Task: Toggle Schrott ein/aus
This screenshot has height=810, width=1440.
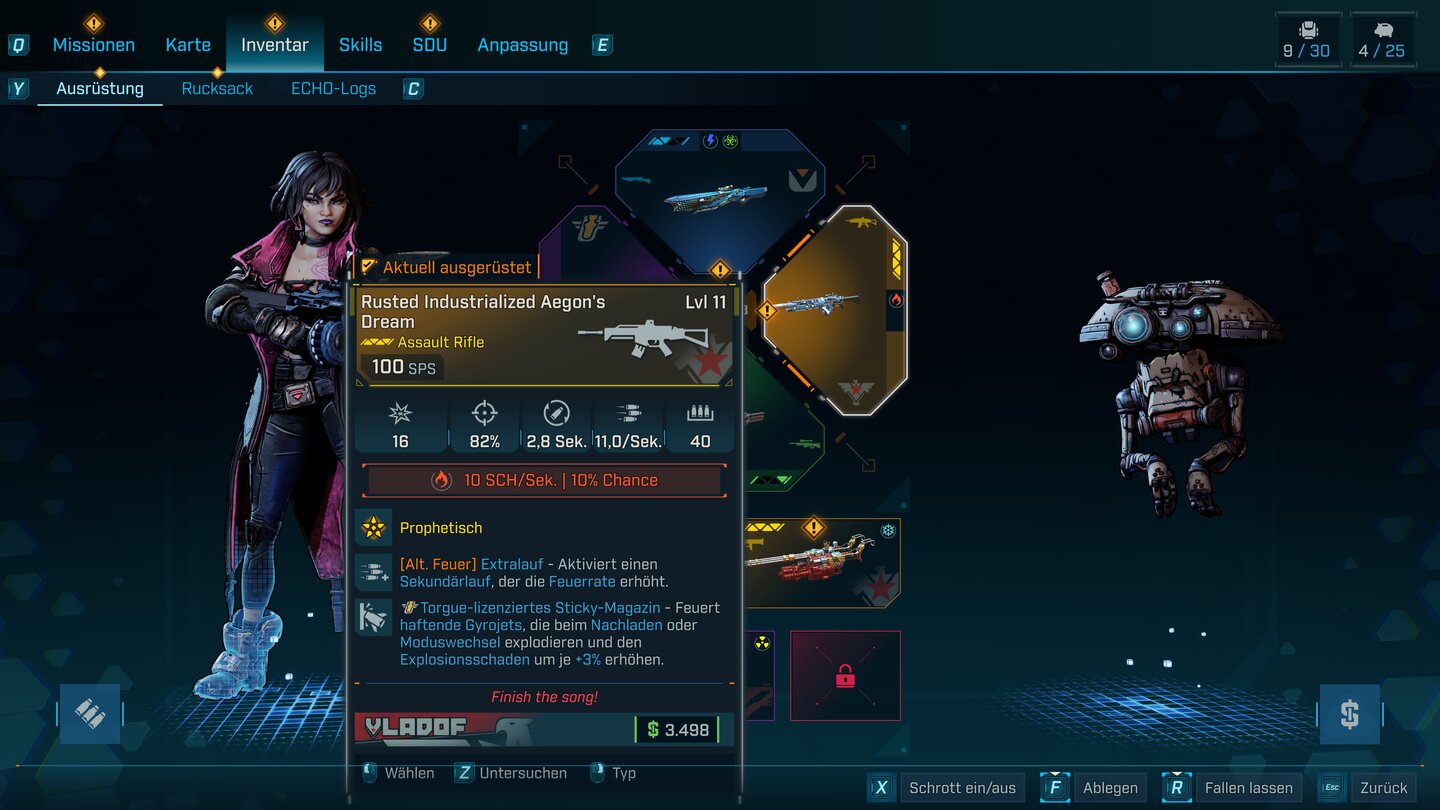Action: point(961,788)
